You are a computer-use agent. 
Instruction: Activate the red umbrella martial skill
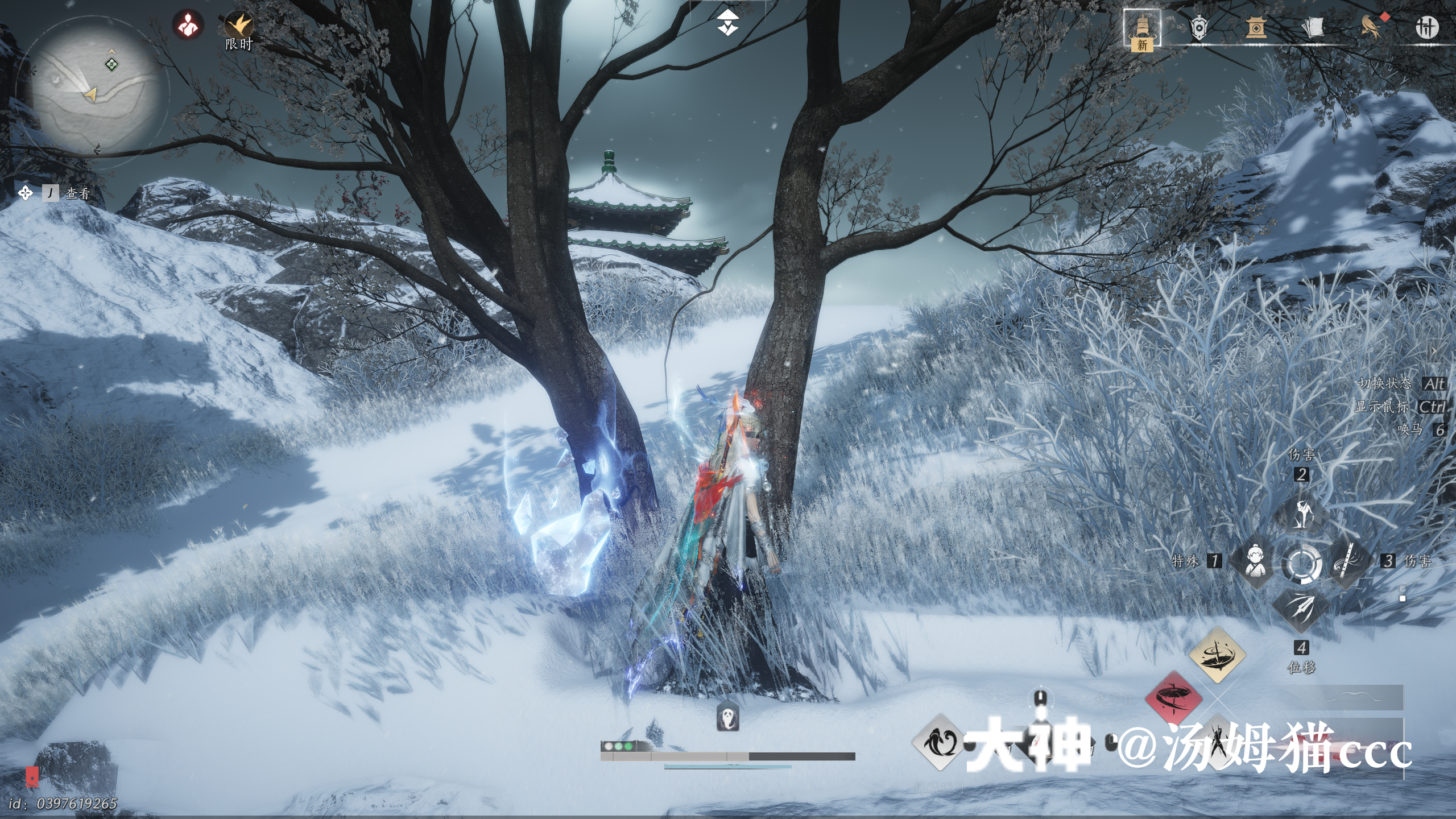(1173, 698)
